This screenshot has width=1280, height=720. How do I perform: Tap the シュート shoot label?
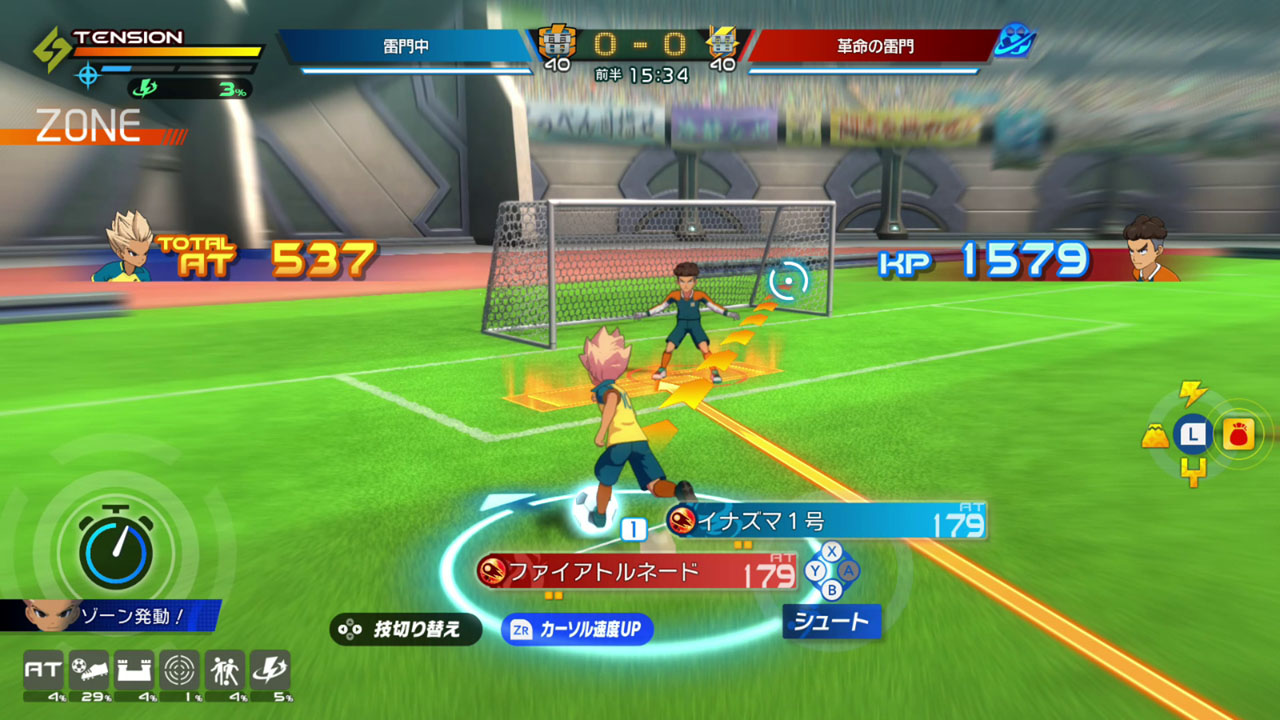[831, 622]
